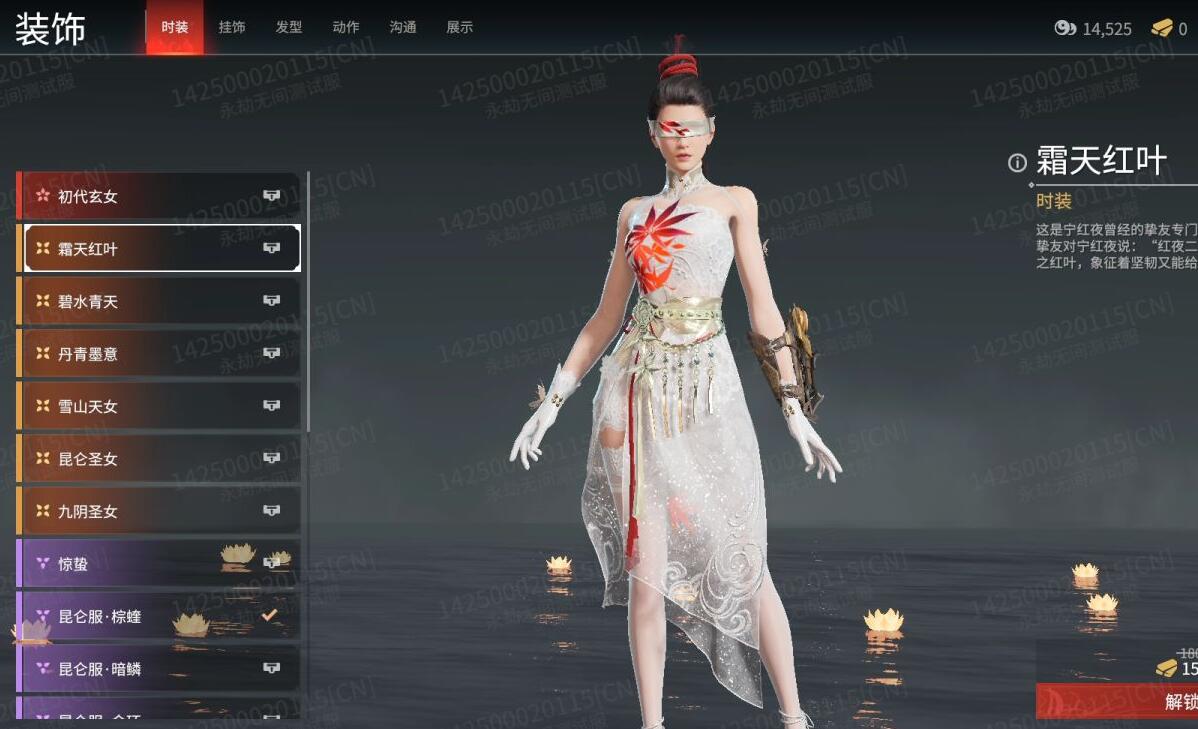Pick the 九阴圣女 outfit

[160, 511]
